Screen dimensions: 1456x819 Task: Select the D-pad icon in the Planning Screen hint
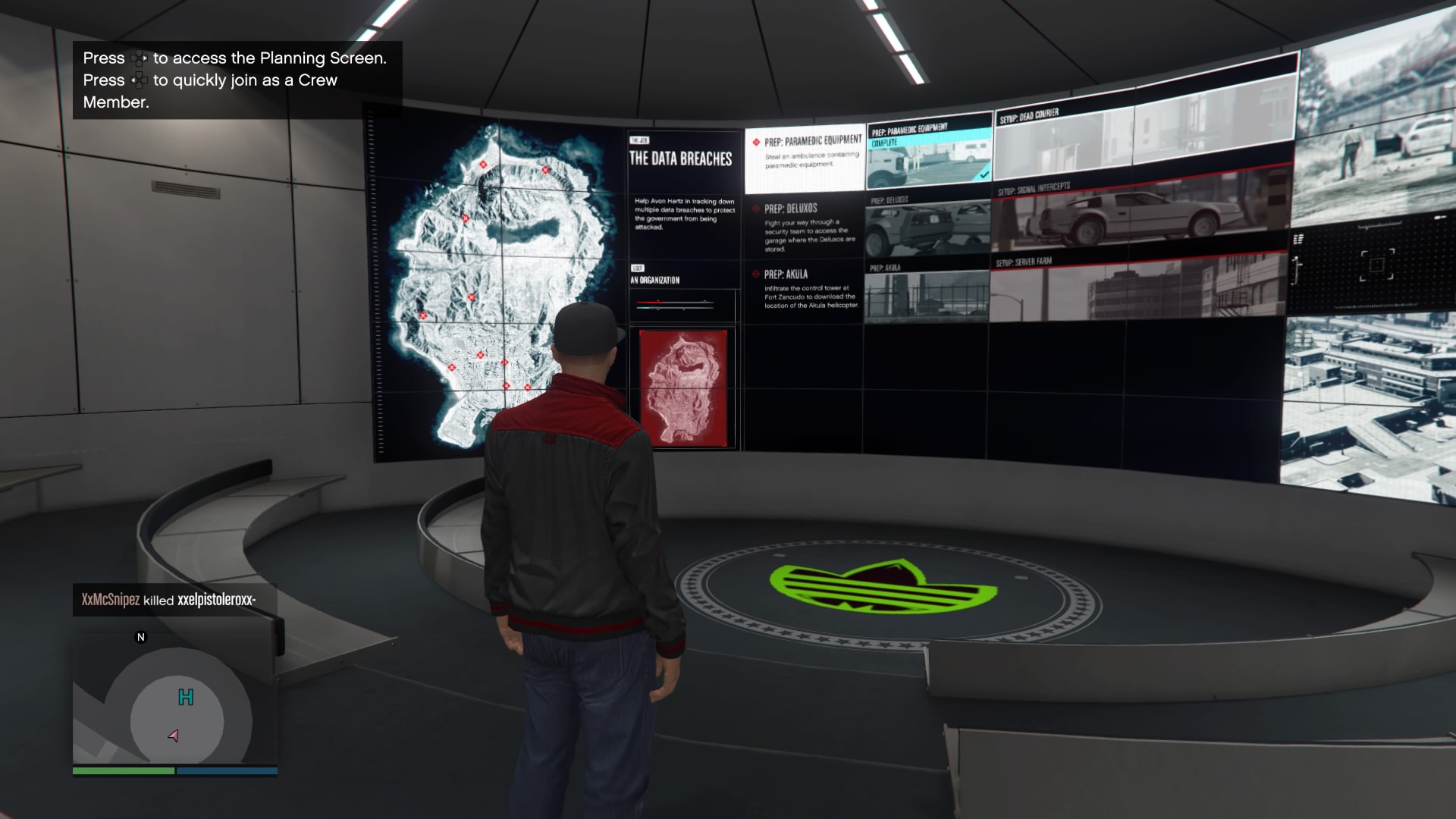(x=139, y=58)
